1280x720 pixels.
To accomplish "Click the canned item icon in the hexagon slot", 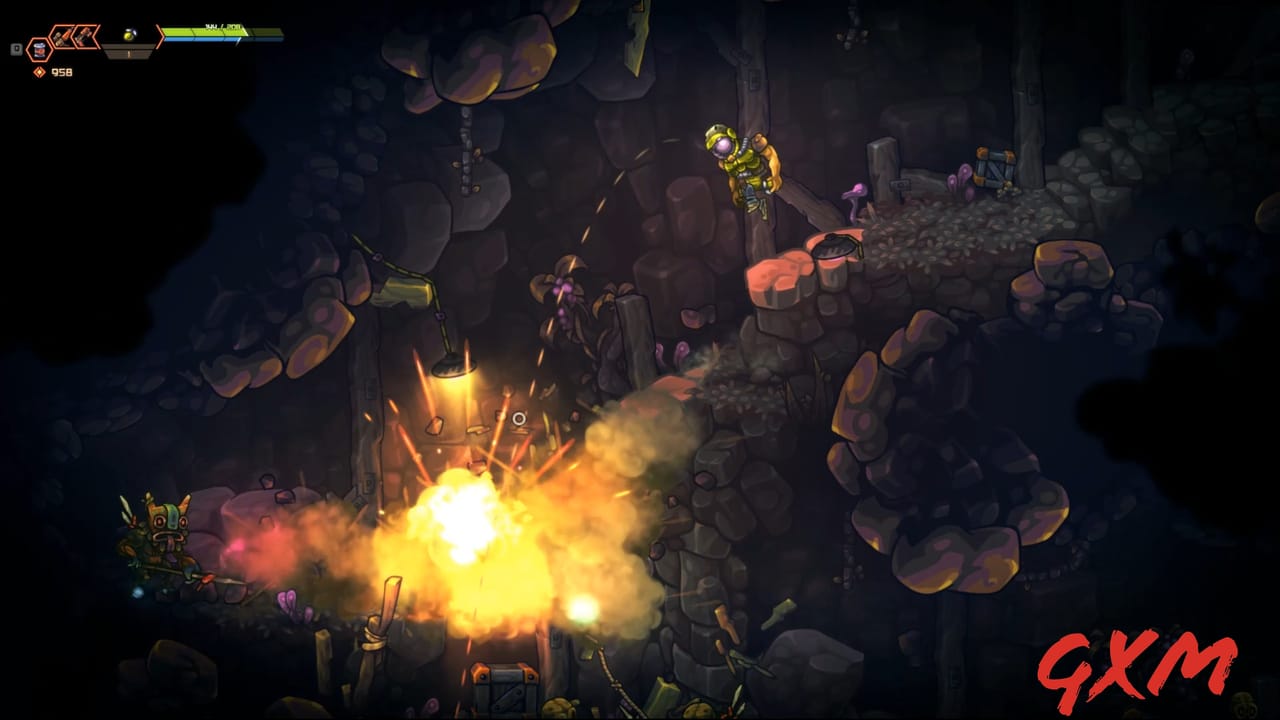I will click(40, 50).
